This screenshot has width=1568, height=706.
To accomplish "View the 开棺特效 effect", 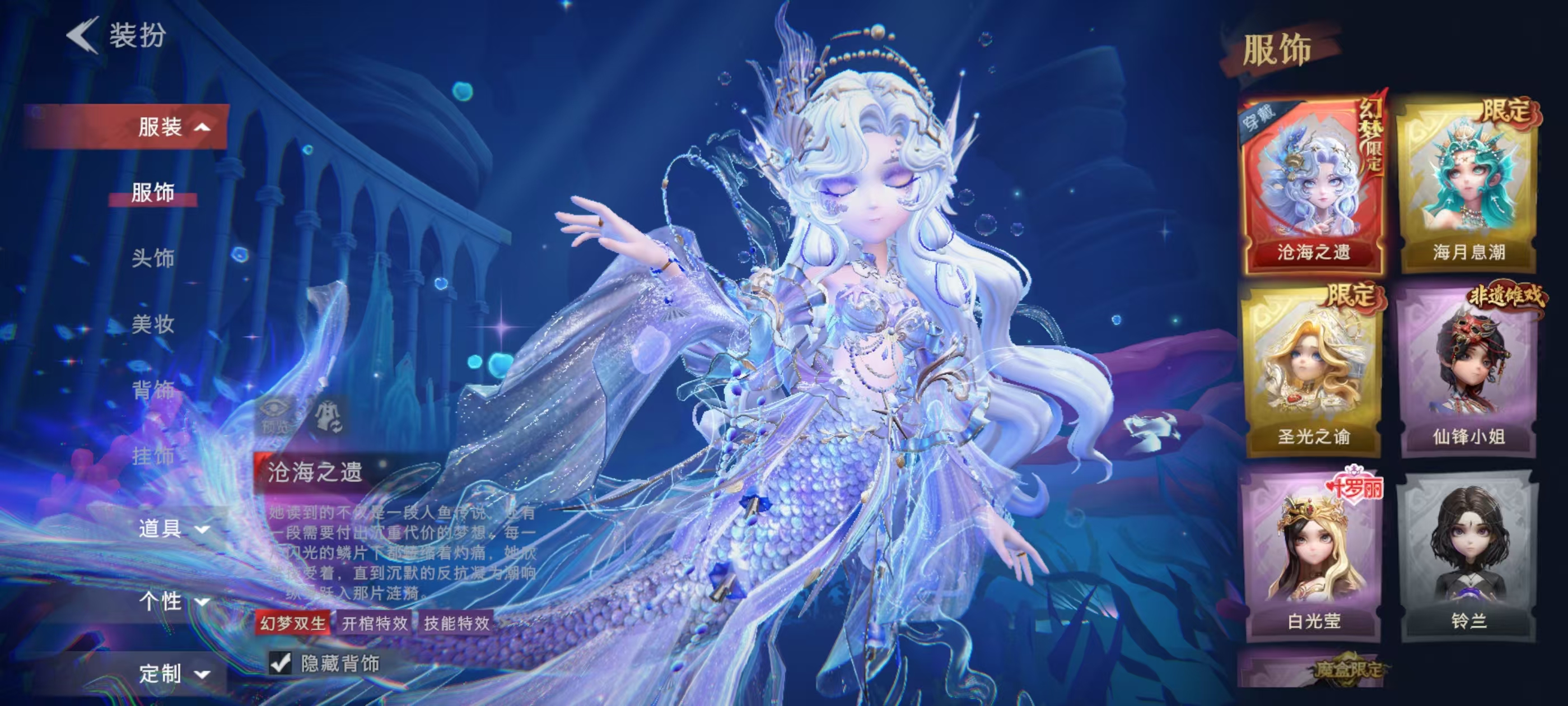I will [x=375, y=623].
